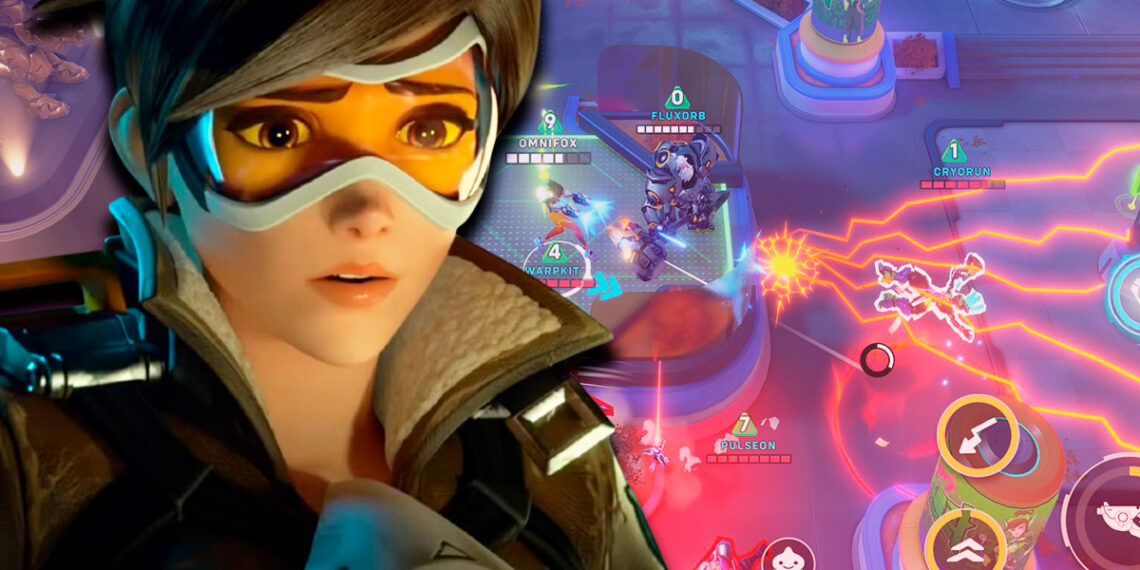This screenshot has width=1140, height=570.
Task: Open the smiling emote button
Action: [788, 556]
